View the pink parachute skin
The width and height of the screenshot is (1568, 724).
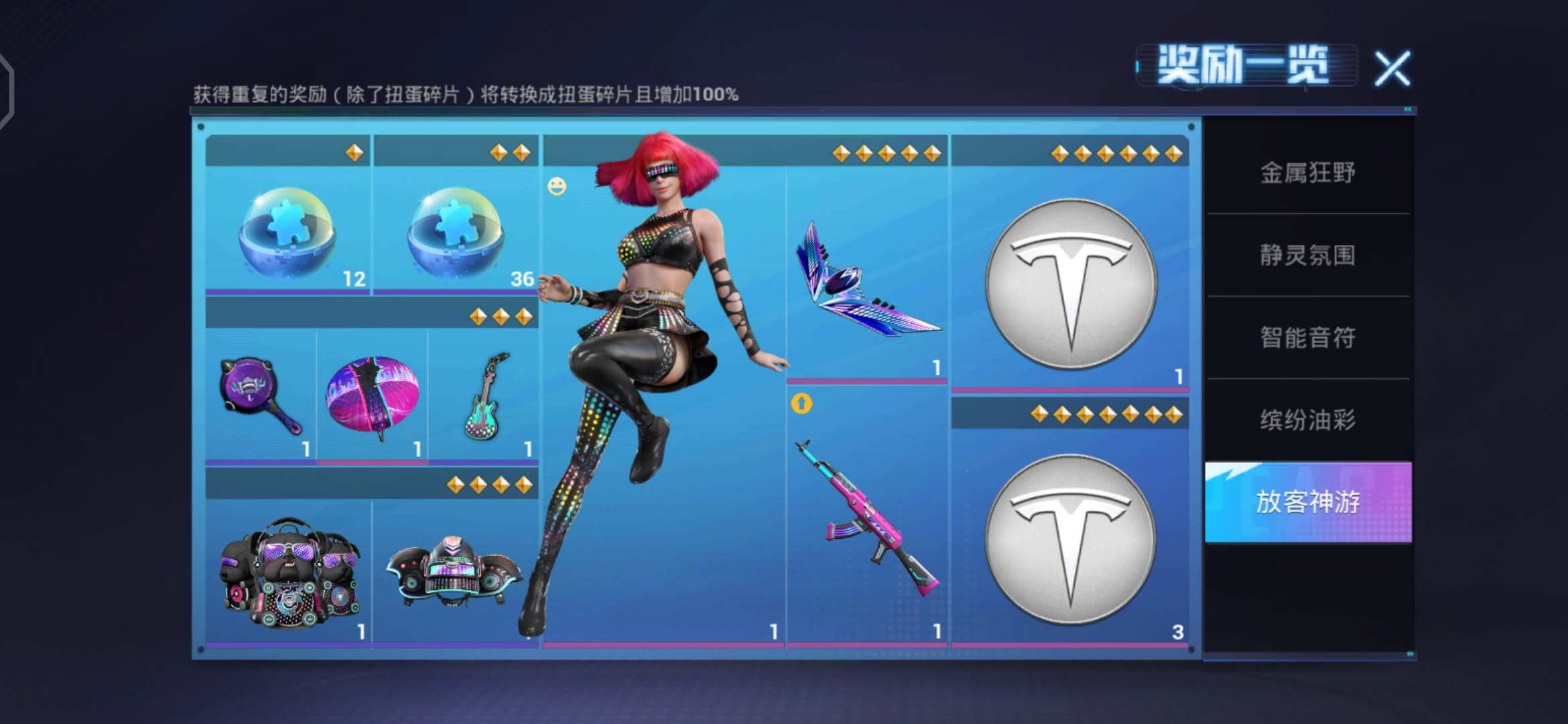click(x=373, y=397)
